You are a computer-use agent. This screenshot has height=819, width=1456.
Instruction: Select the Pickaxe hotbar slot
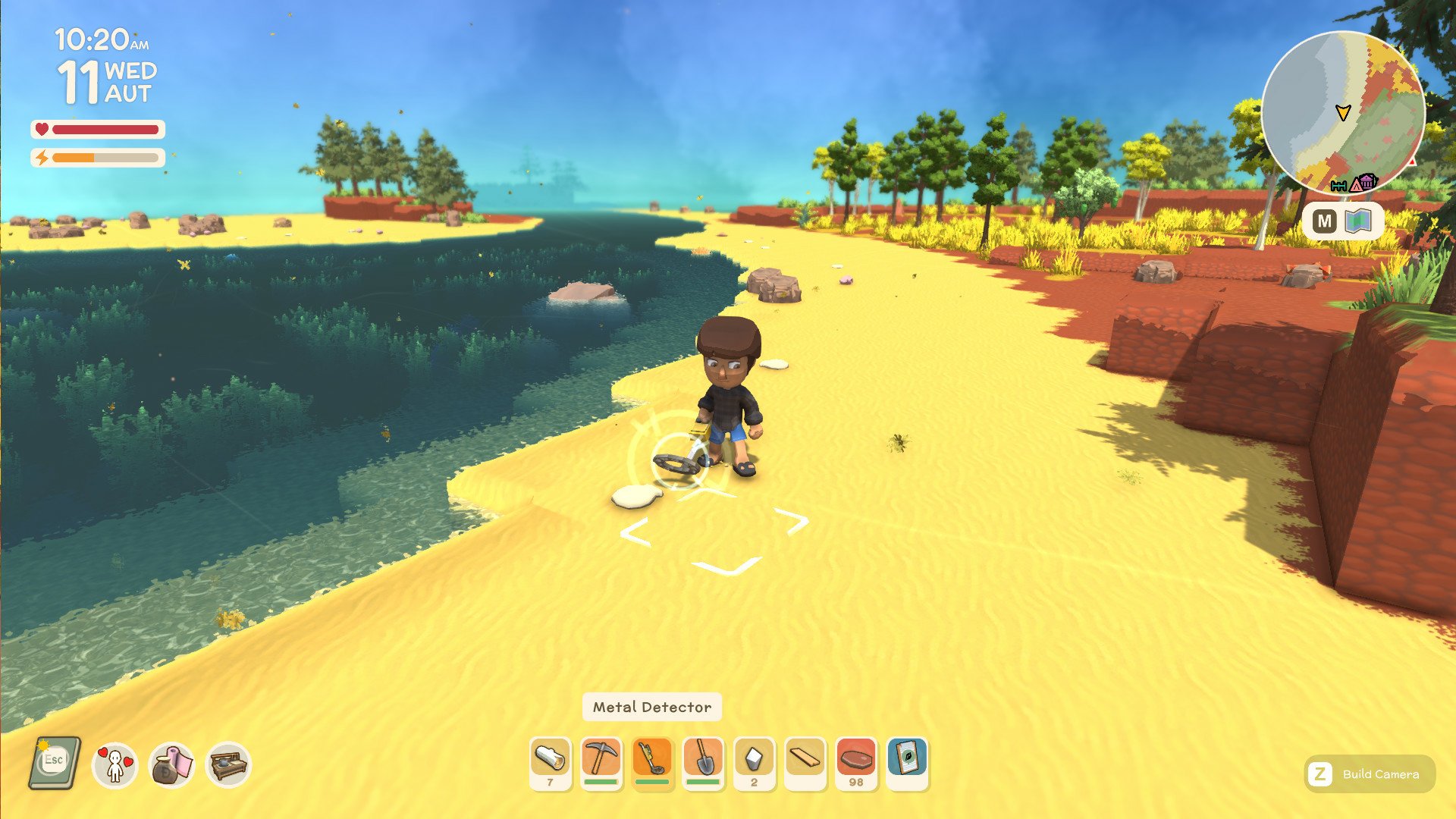pyautogui.click(x=601, y=762)
